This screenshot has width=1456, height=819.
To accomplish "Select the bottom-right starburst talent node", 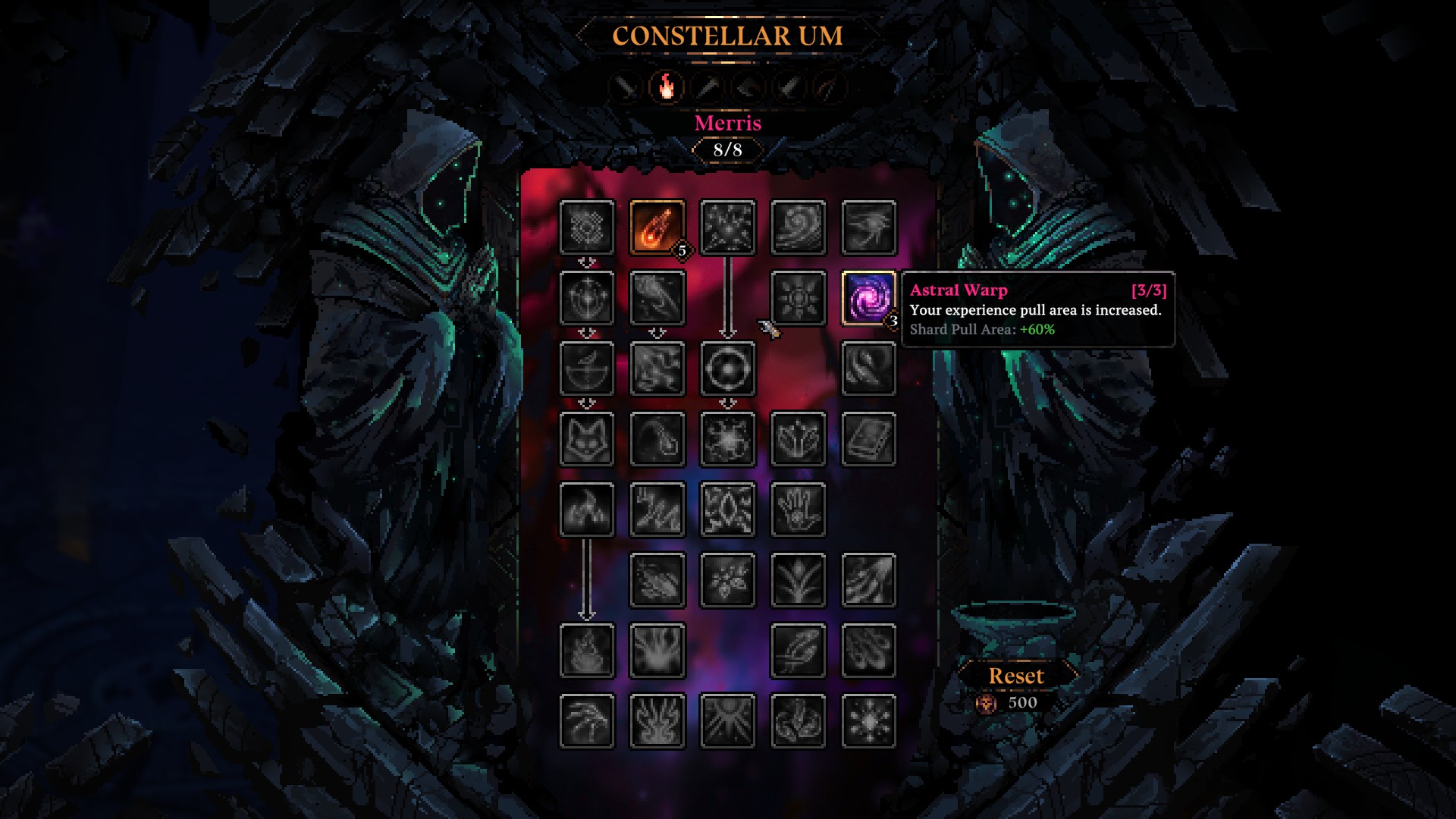I will click(868, 721).
